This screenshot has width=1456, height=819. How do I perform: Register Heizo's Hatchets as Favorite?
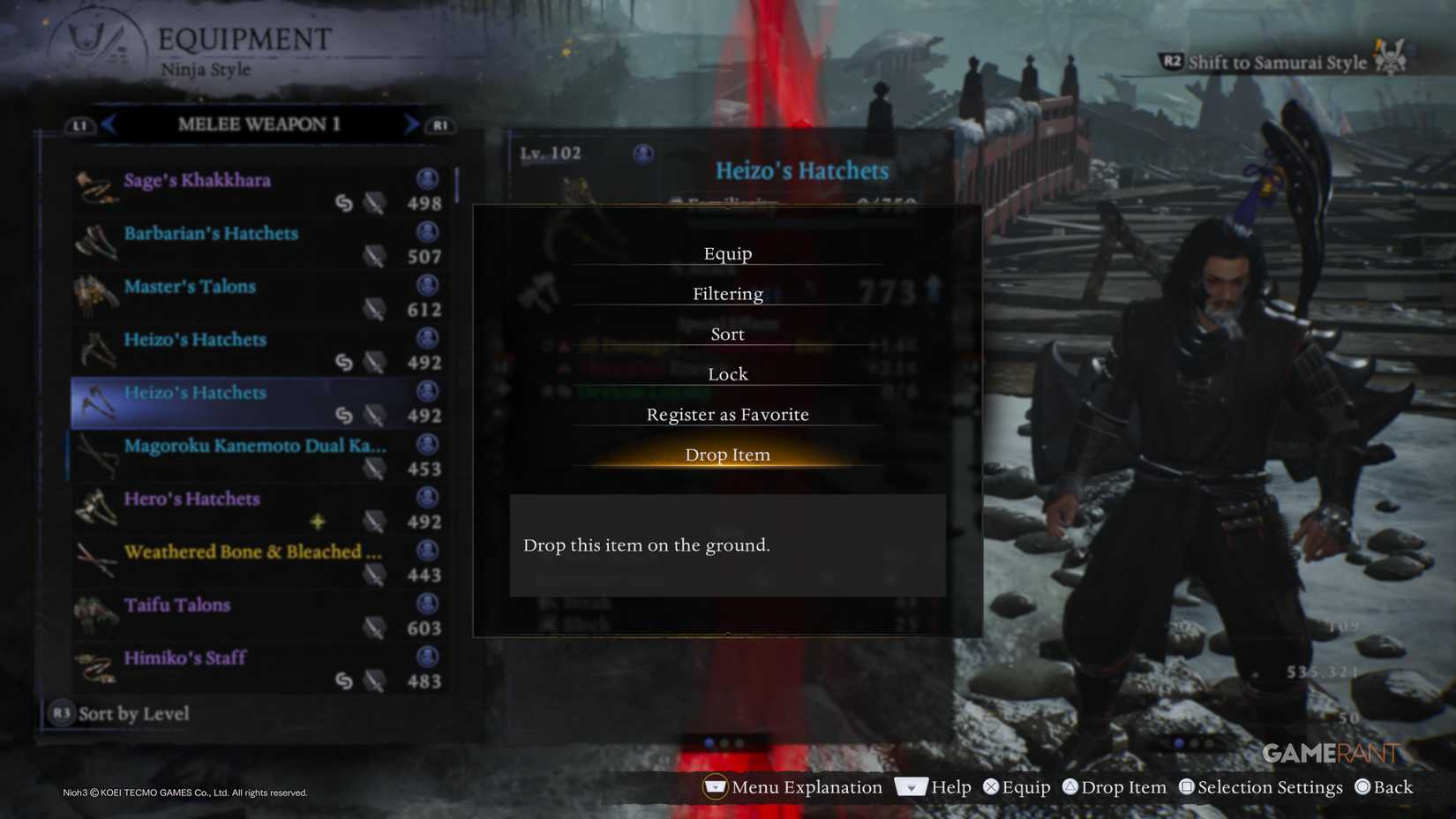(726, 414)
